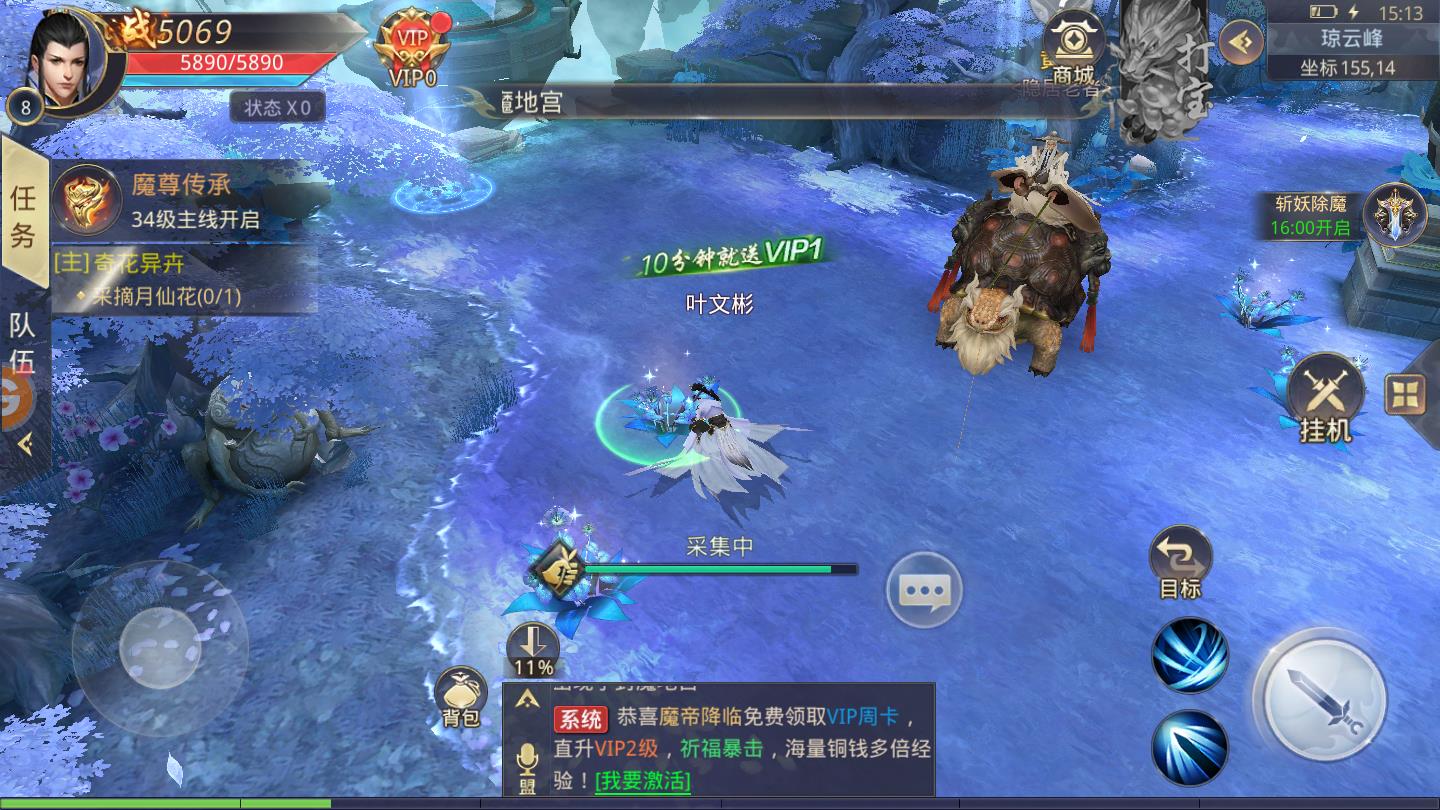This screenshot has width=1440, height=810.
Task: Switch to the 队伍 tab
Action: [22, 340]
